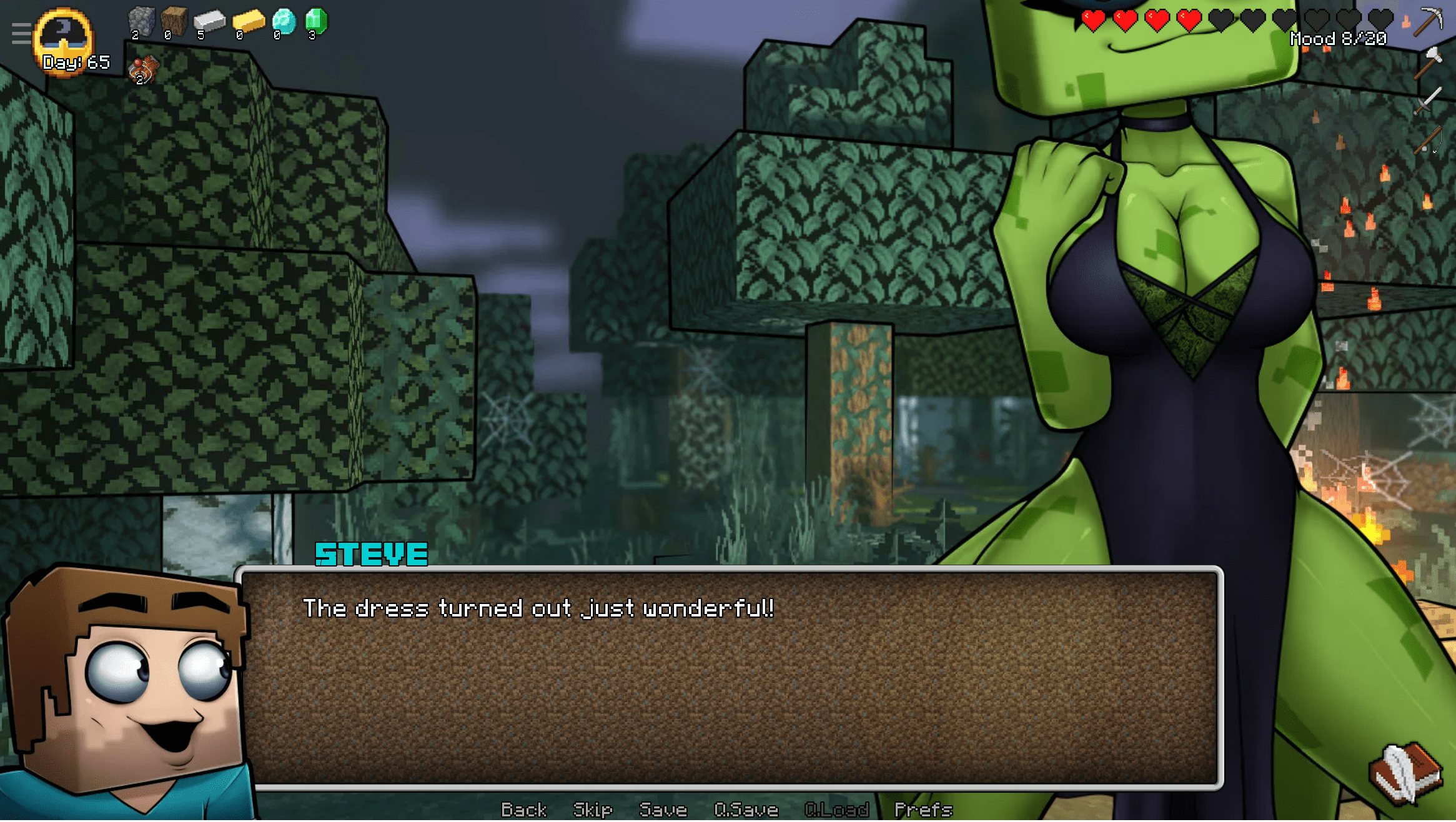Select the green emerald resource
The width and height of the screenshot is (1456, 822).
316,22
